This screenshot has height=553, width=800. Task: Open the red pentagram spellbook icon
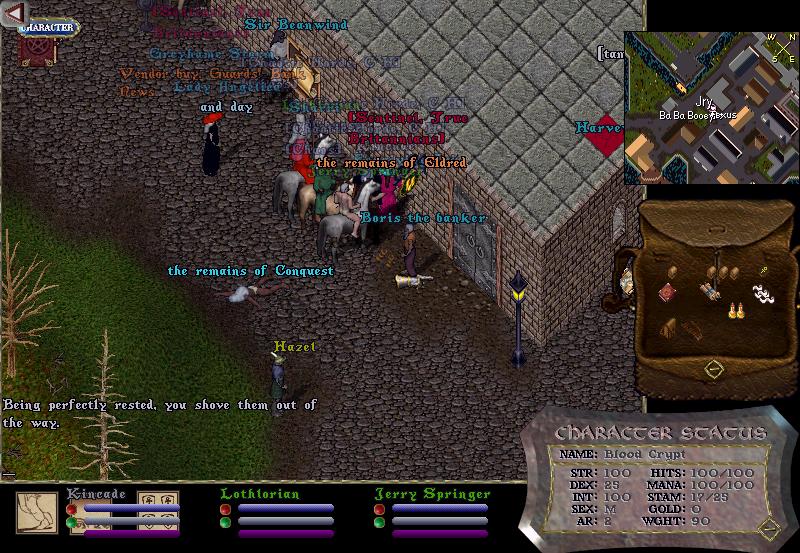pos(32,52)
